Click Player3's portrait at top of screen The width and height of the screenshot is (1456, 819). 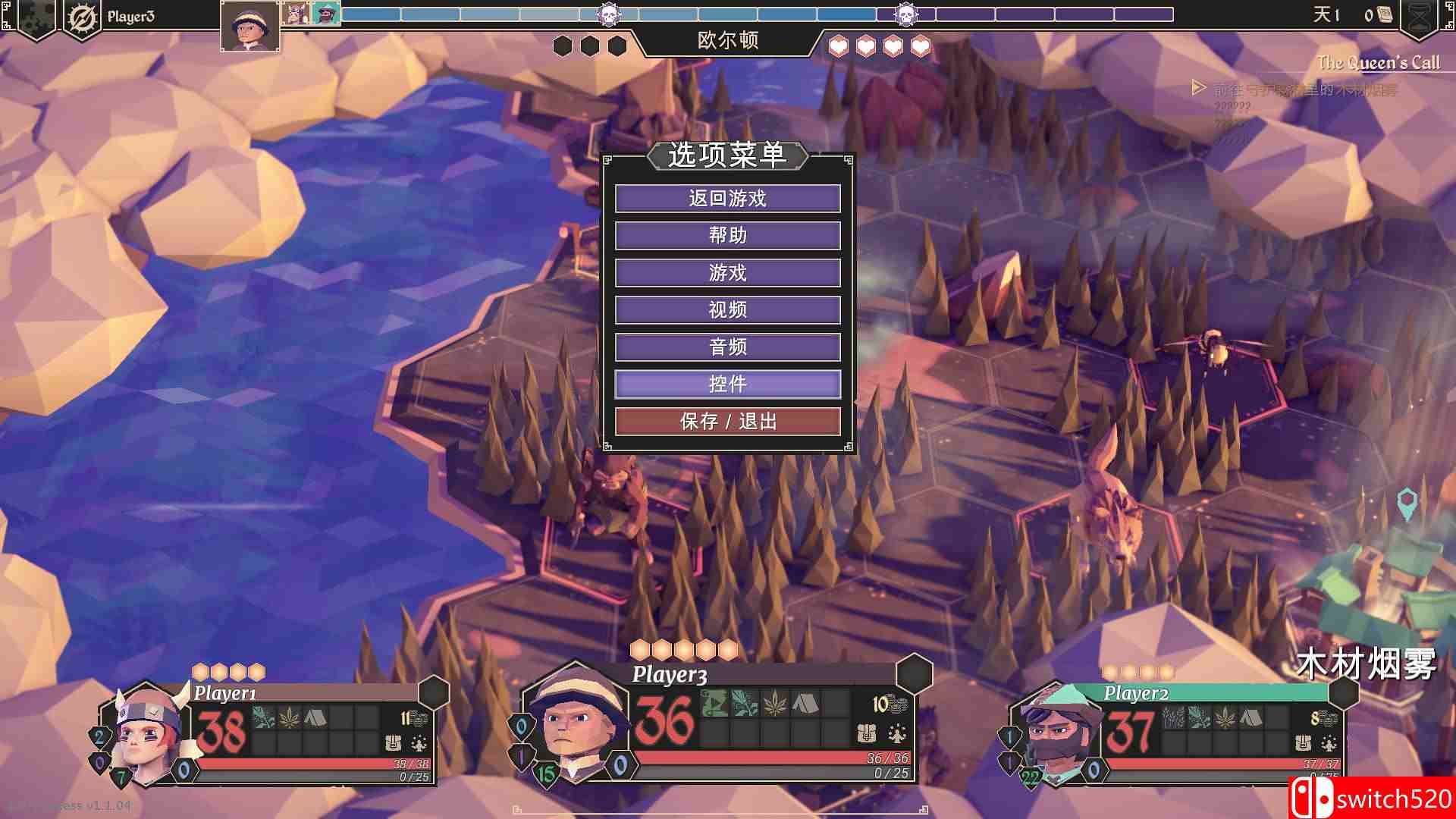250,23
